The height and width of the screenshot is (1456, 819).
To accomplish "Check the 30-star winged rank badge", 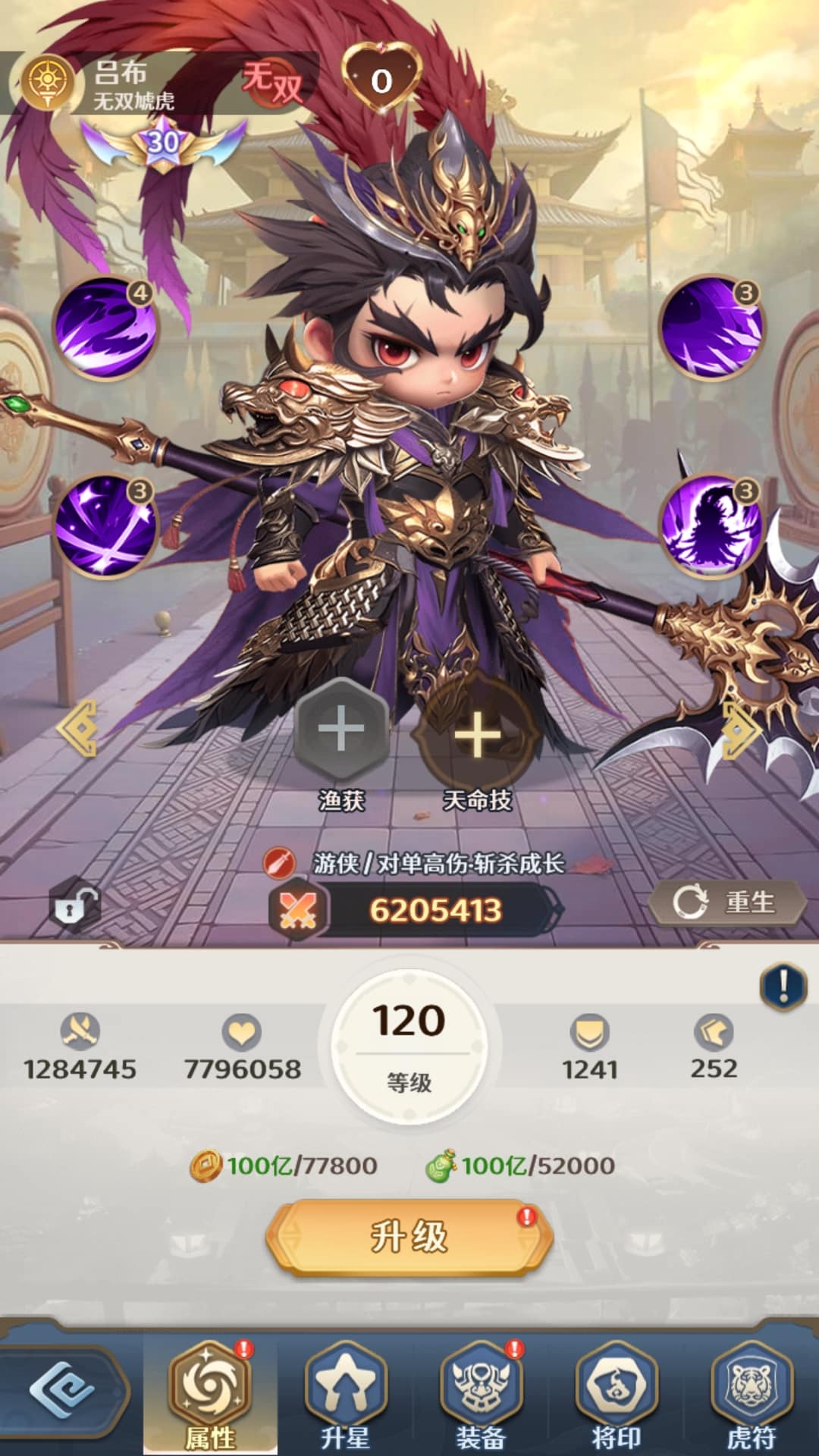I will pos(163,143).
